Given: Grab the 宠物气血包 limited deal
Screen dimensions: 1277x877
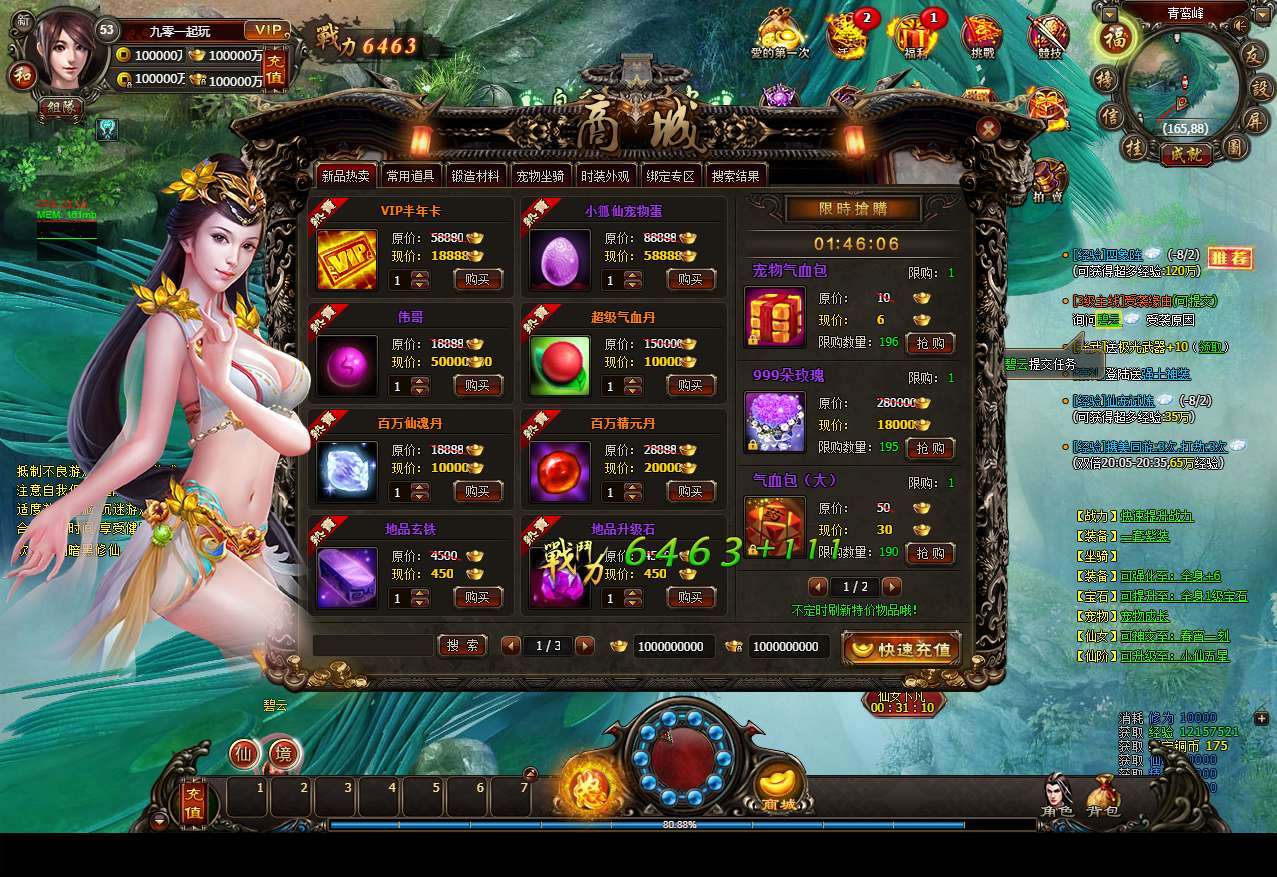Looking at the screenshot, I should coord(930,343).
